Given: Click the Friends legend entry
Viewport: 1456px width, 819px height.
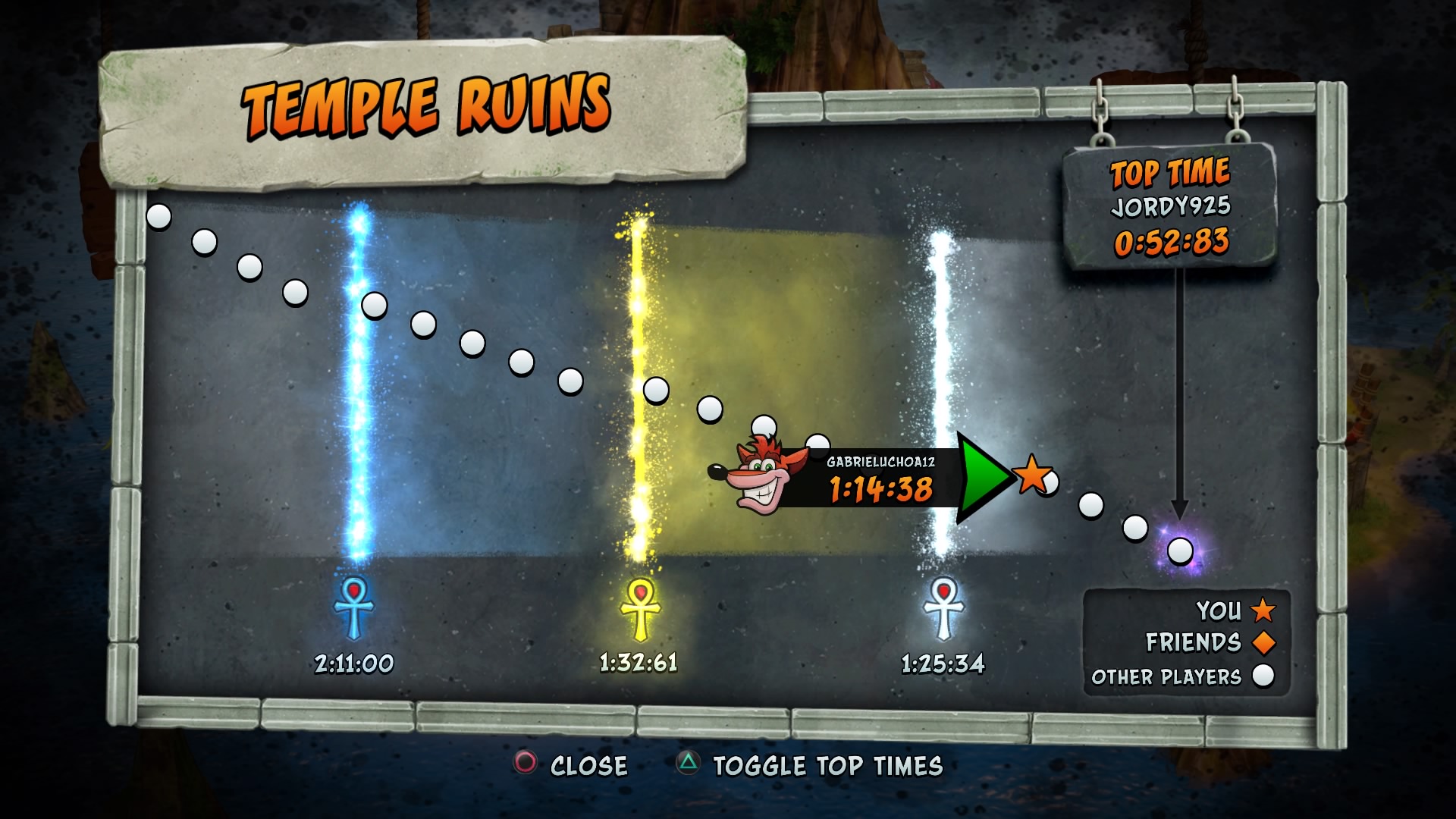Looking at the screenshot, I should 1209,642.
